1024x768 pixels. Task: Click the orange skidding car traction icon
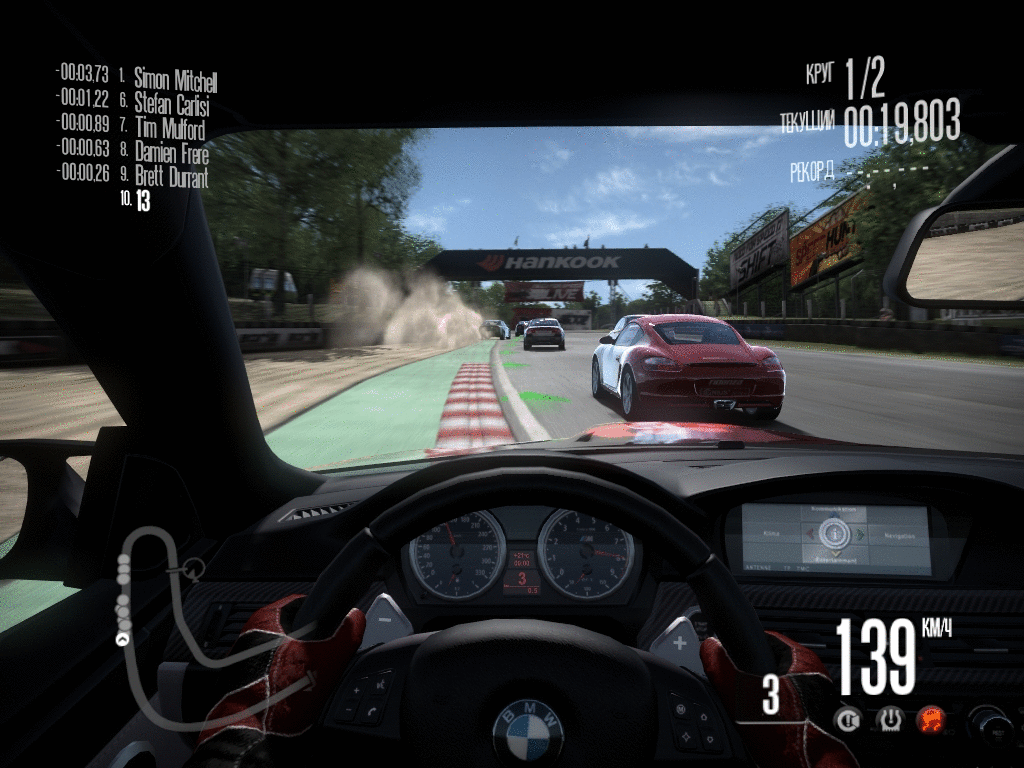[x=931, y=718]
